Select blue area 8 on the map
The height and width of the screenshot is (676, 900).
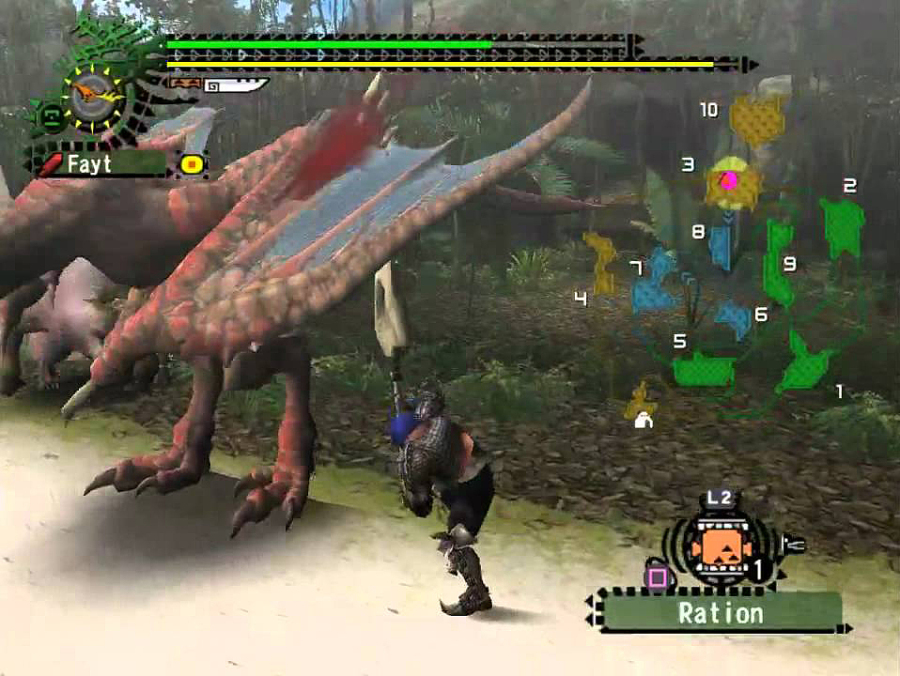(x=720, y=246)
